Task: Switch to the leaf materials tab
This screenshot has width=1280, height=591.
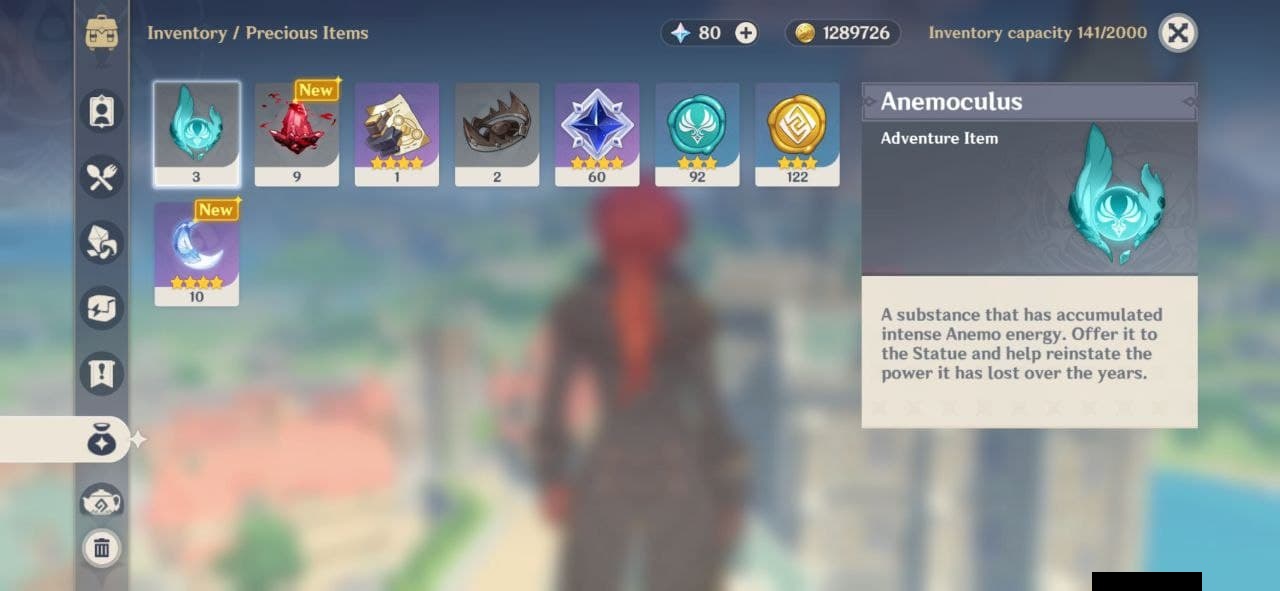Action: [x=101, y=242]
